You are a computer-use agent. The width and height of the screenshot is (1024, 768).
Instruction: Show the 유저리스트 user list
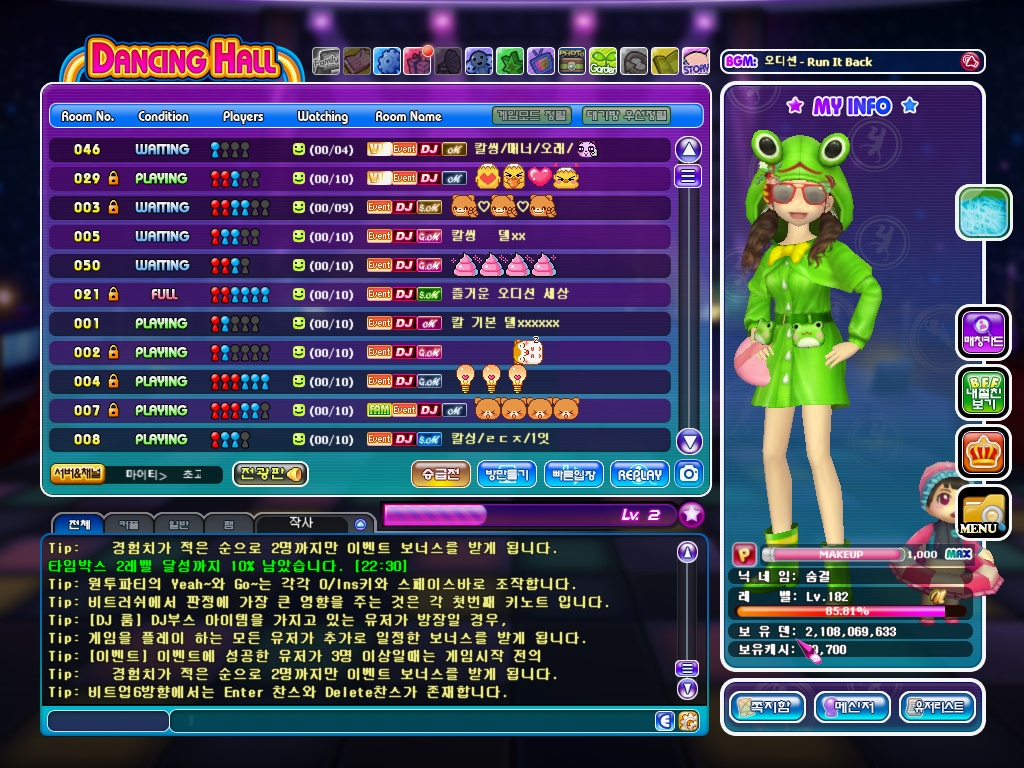tap(937, 708)
